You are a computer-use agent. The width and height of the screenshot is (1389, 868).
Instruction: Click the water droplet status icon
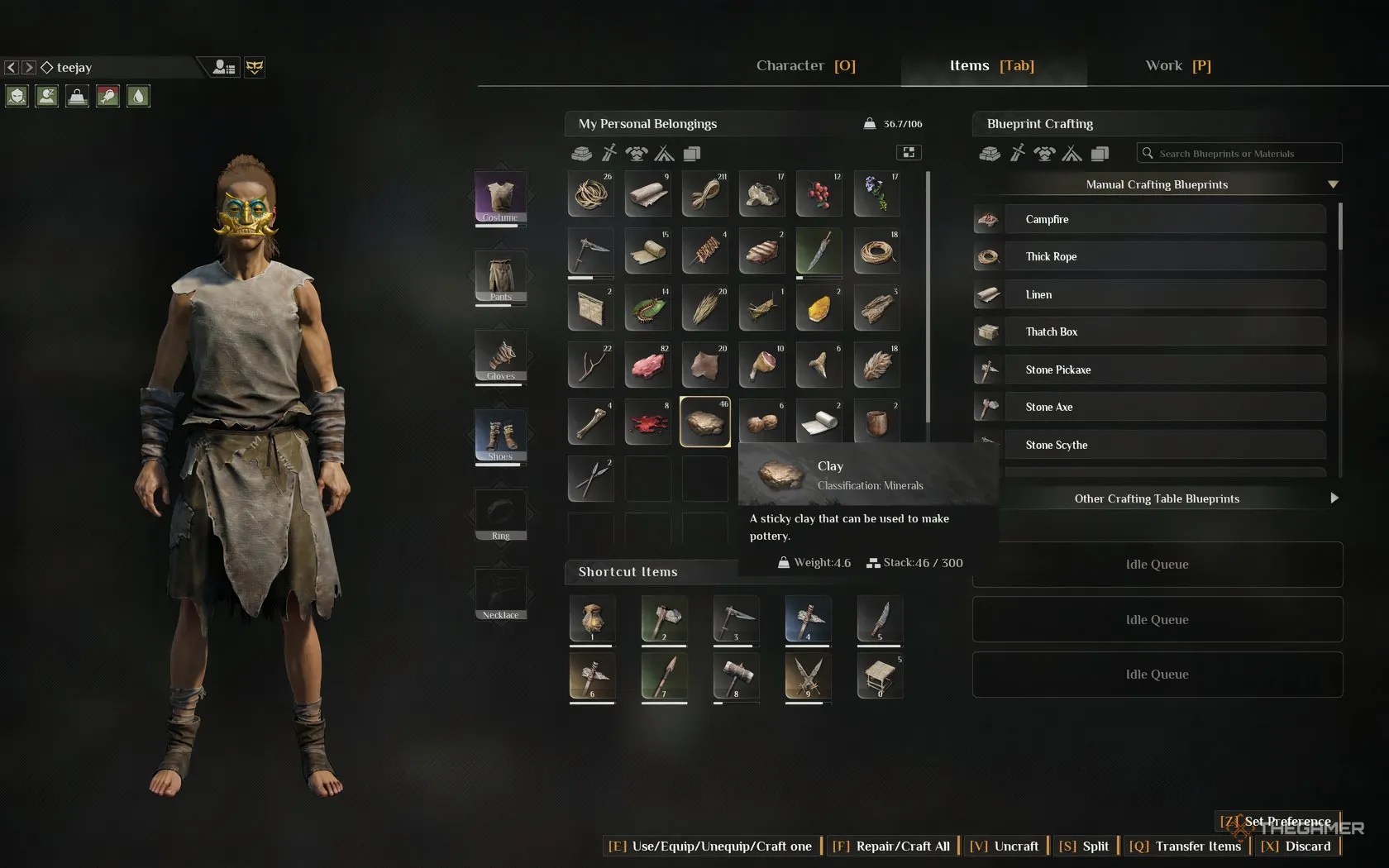pos(138,97)
